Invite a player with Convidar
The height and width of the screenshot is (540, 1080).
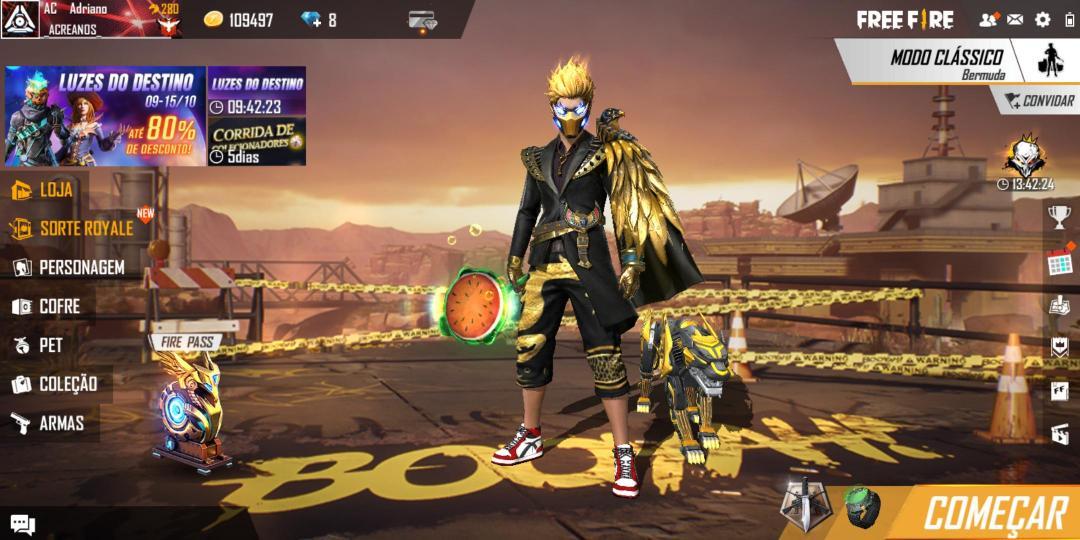pos(1036,101)
